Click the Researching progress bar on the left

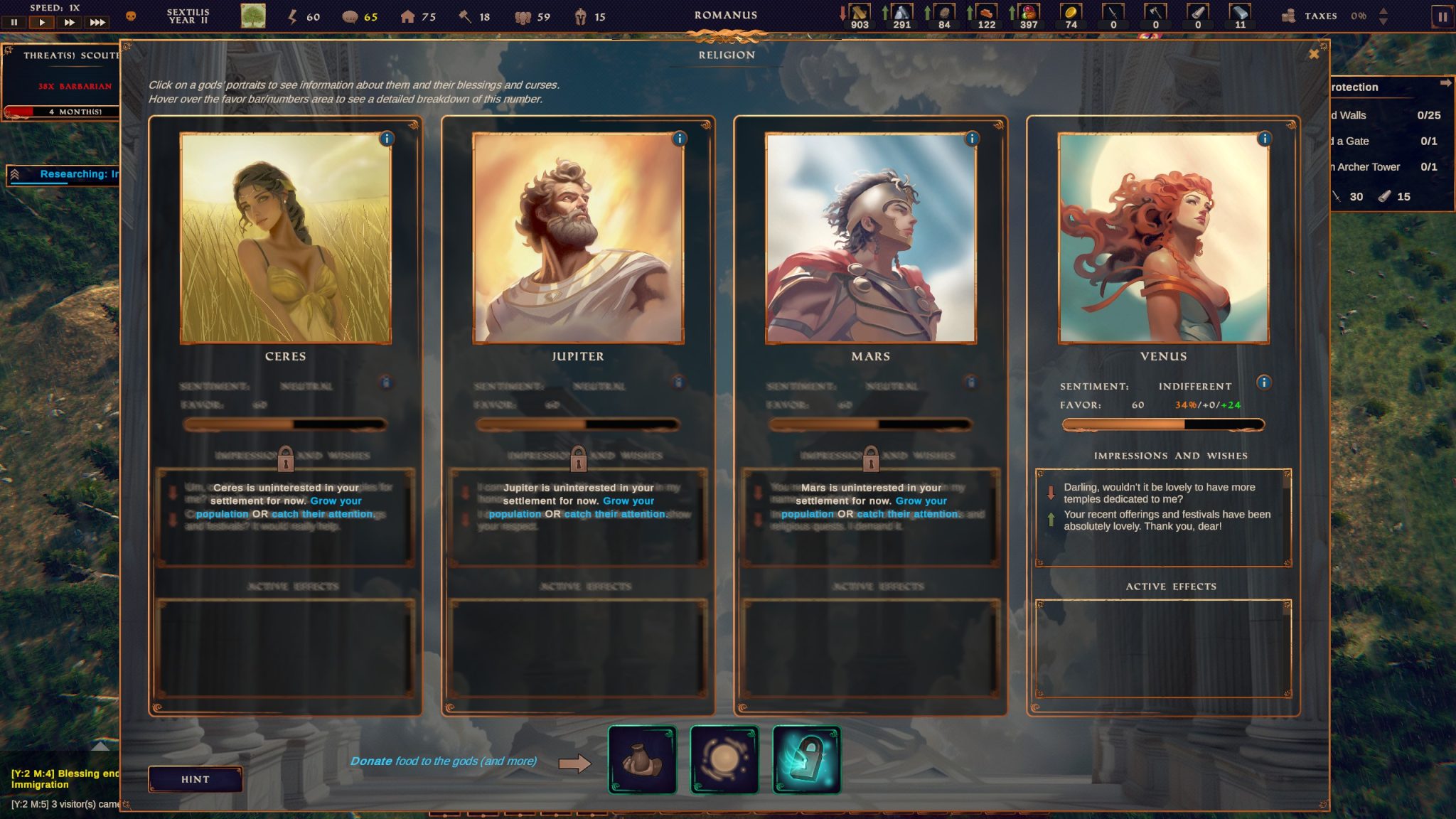64,176
